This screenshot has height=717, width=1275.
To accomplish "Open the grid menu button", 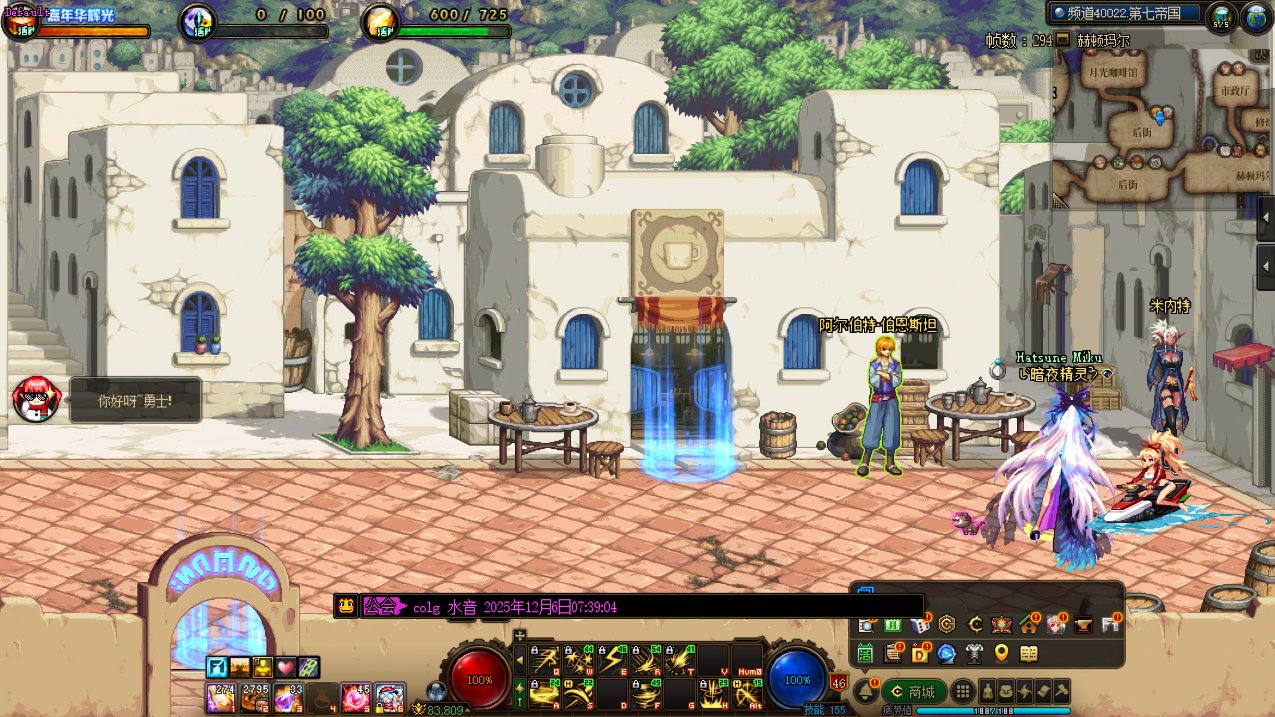I will click(962, 691).
